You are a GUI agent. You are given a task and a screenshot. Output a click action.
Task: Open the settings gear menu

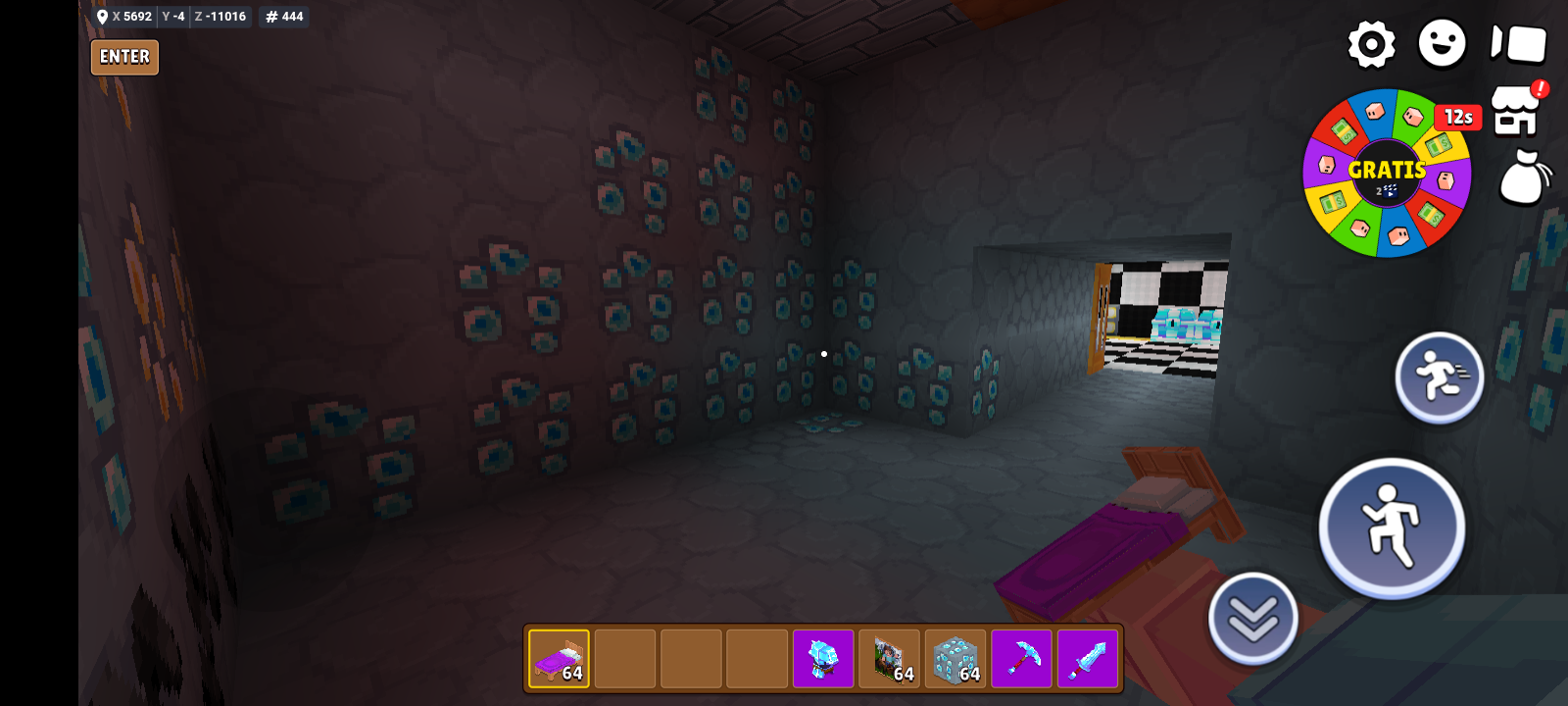[x=1371, y=44]
